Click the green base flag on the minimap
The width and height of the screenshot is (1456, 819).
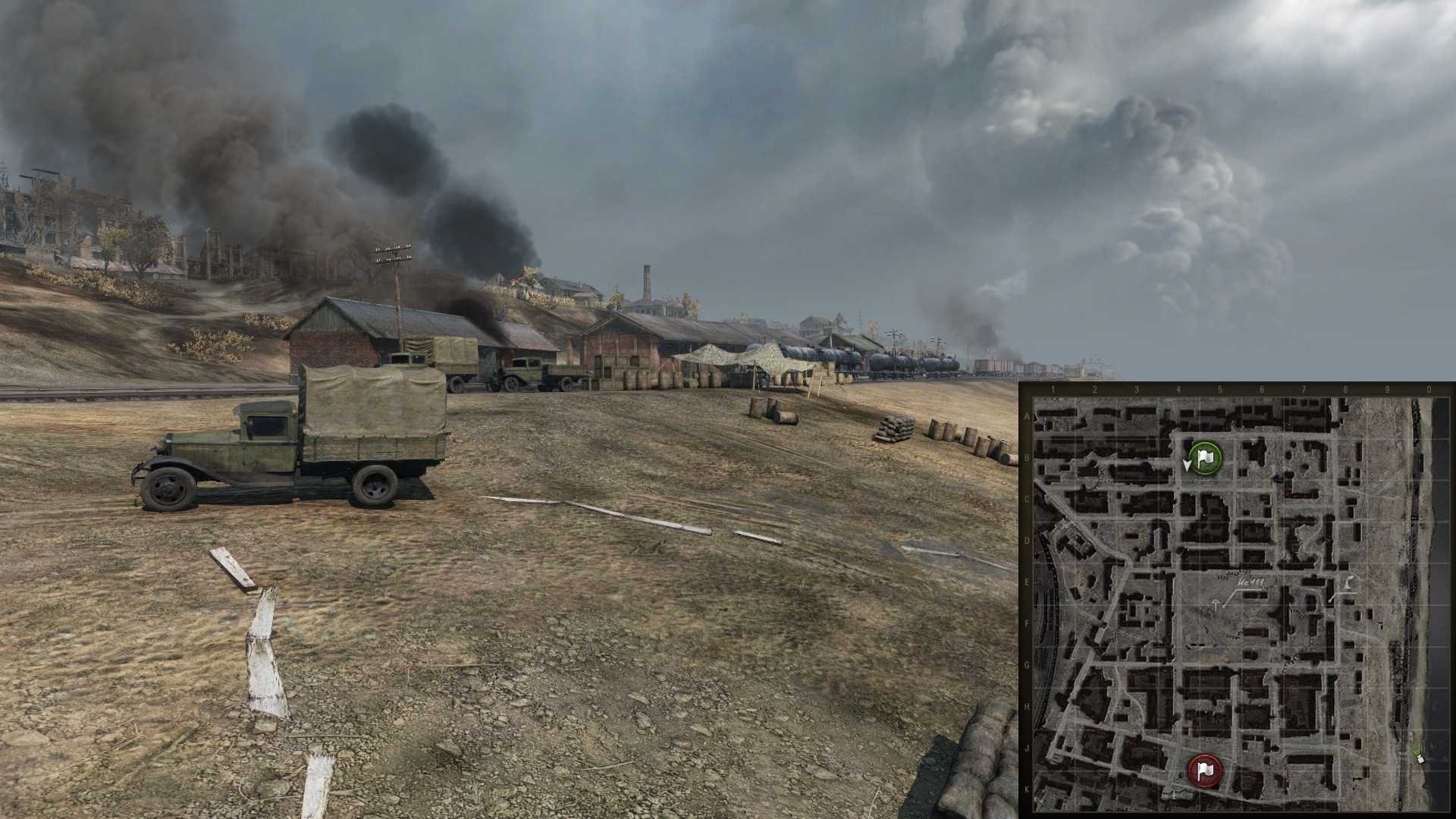(1205, 458)
